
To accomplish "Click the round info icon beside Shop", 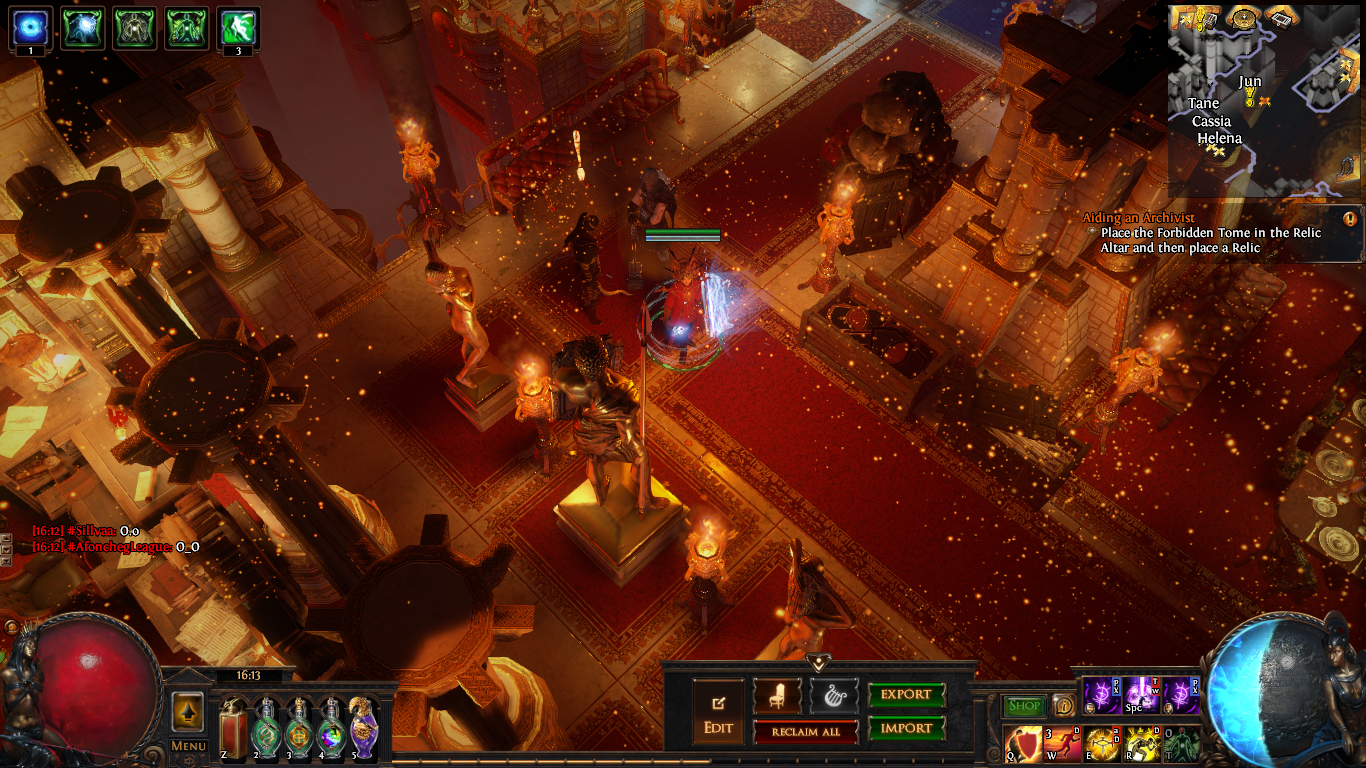I will tap(1063, 706).
